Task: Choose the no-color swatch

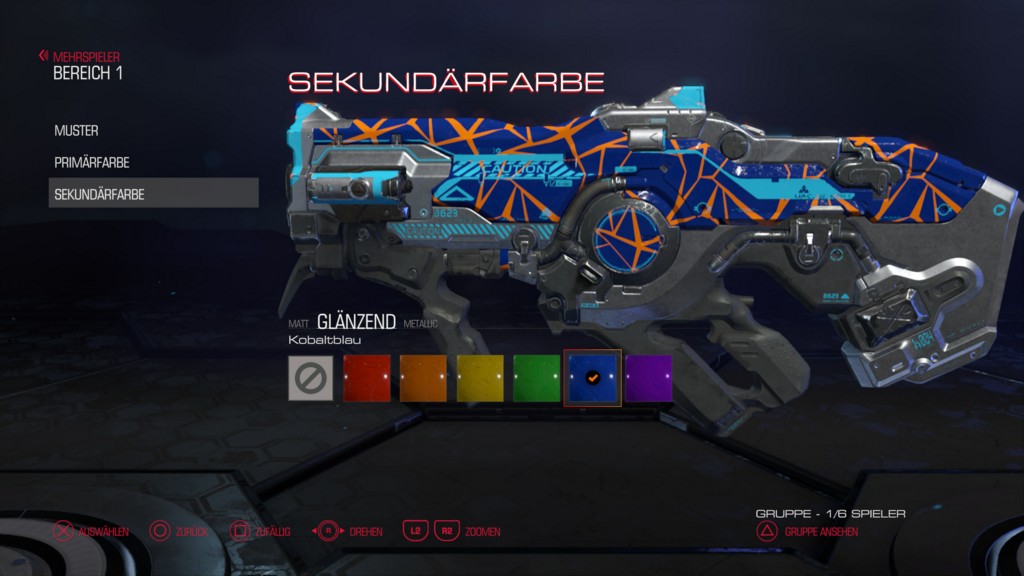Action: point(310,378)
